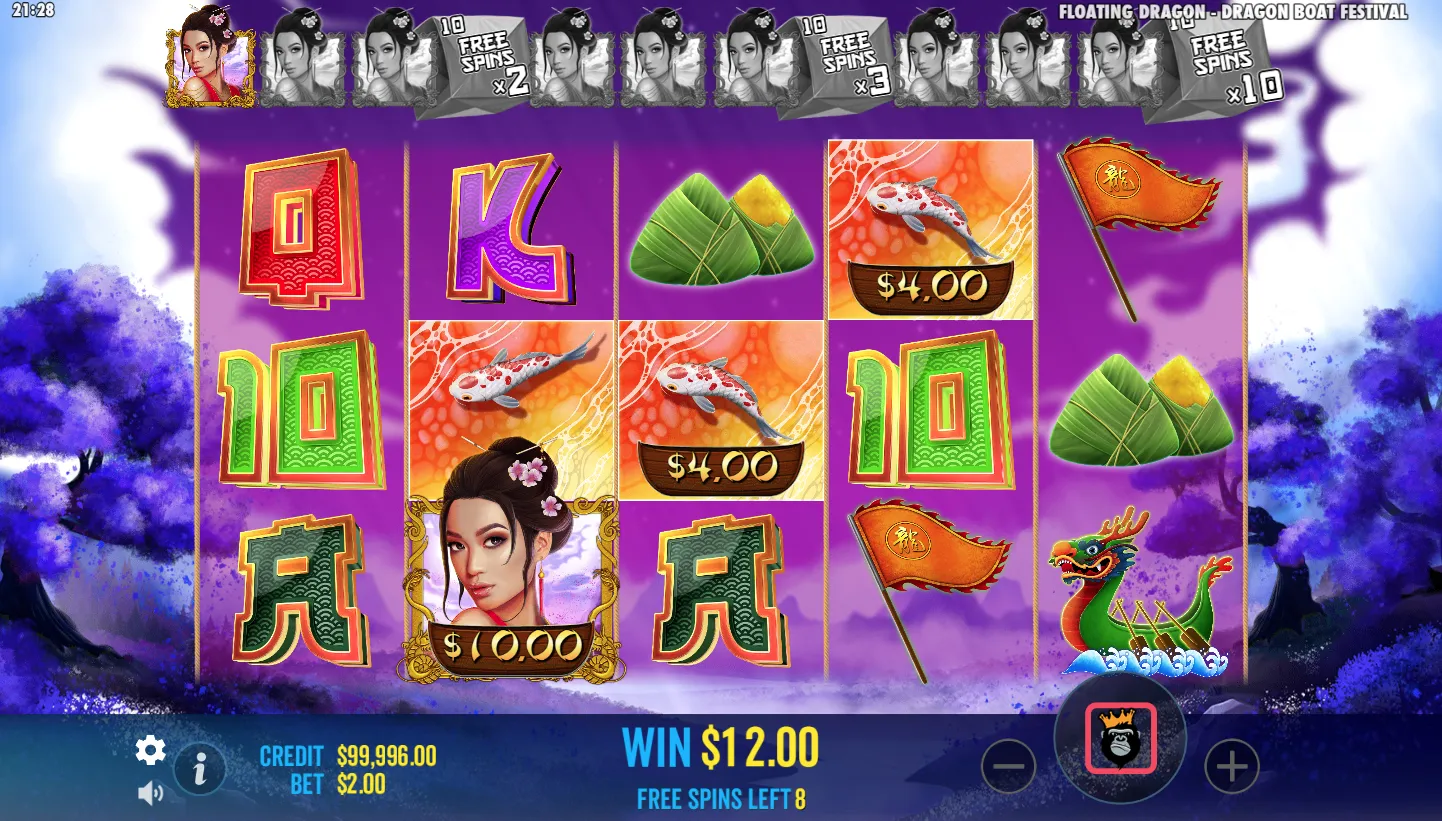Screen dimensions: 1442x821
Task: Decrease the bet with minus button
Action: (x=1008, y=767)
